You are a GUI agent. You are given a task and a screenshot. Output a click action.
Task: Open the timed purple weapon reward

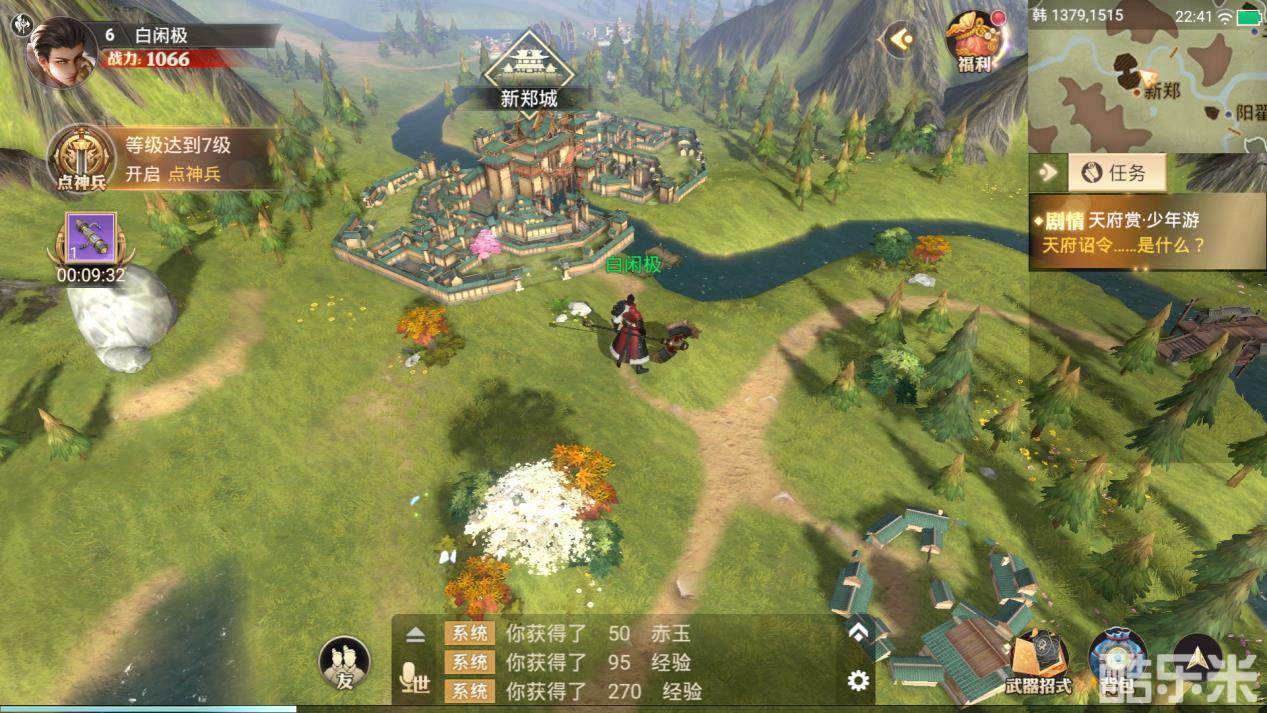click(90, 242)
